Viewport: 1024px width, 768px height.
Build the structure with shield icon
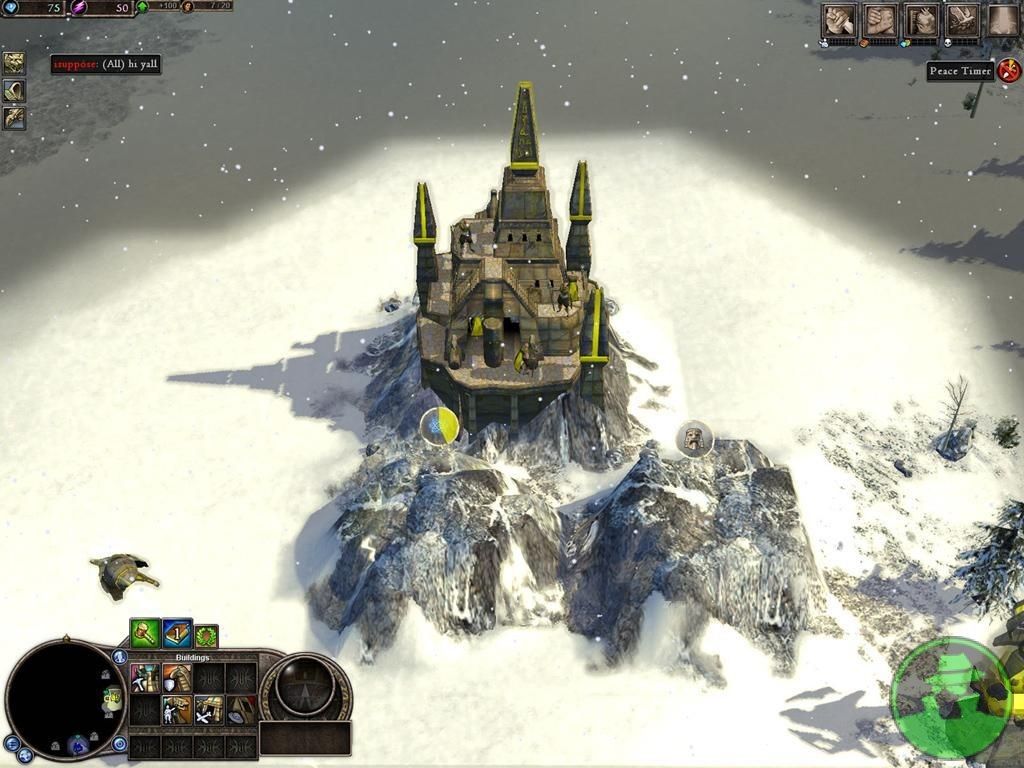[177, 679]
